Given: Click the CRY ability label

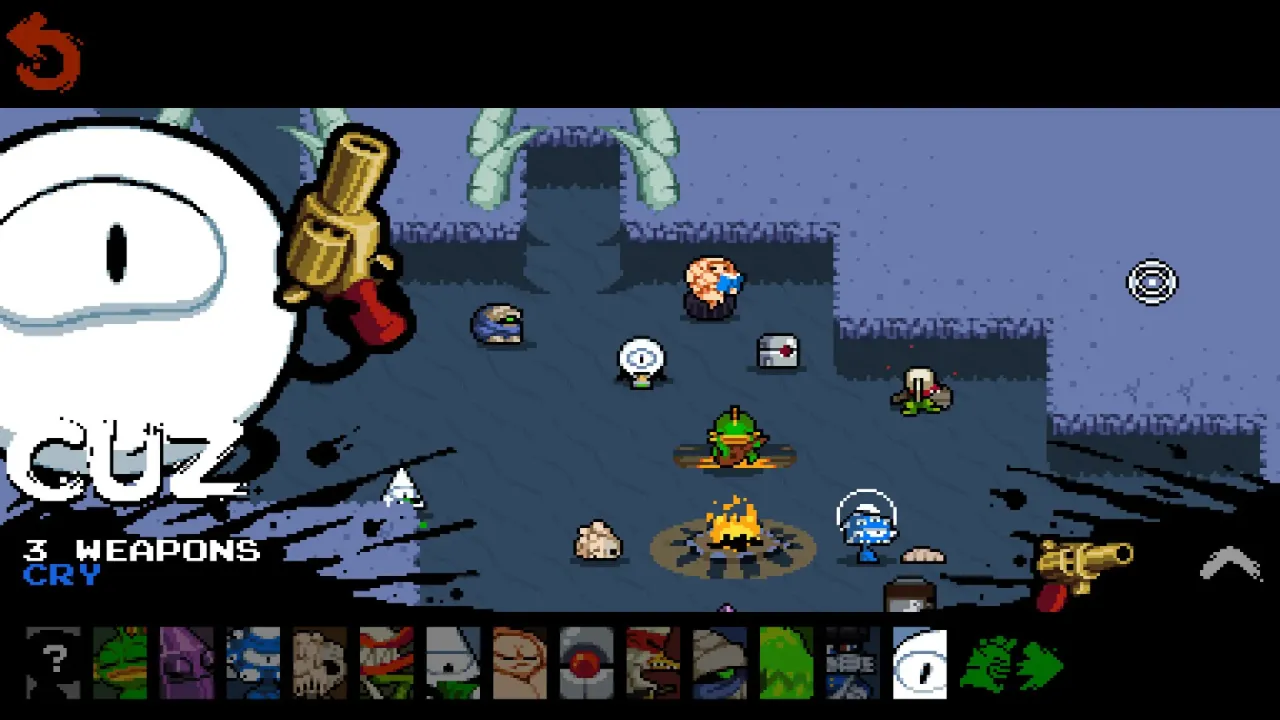Looking at the screenshot, I should click(x=62, y=575).
